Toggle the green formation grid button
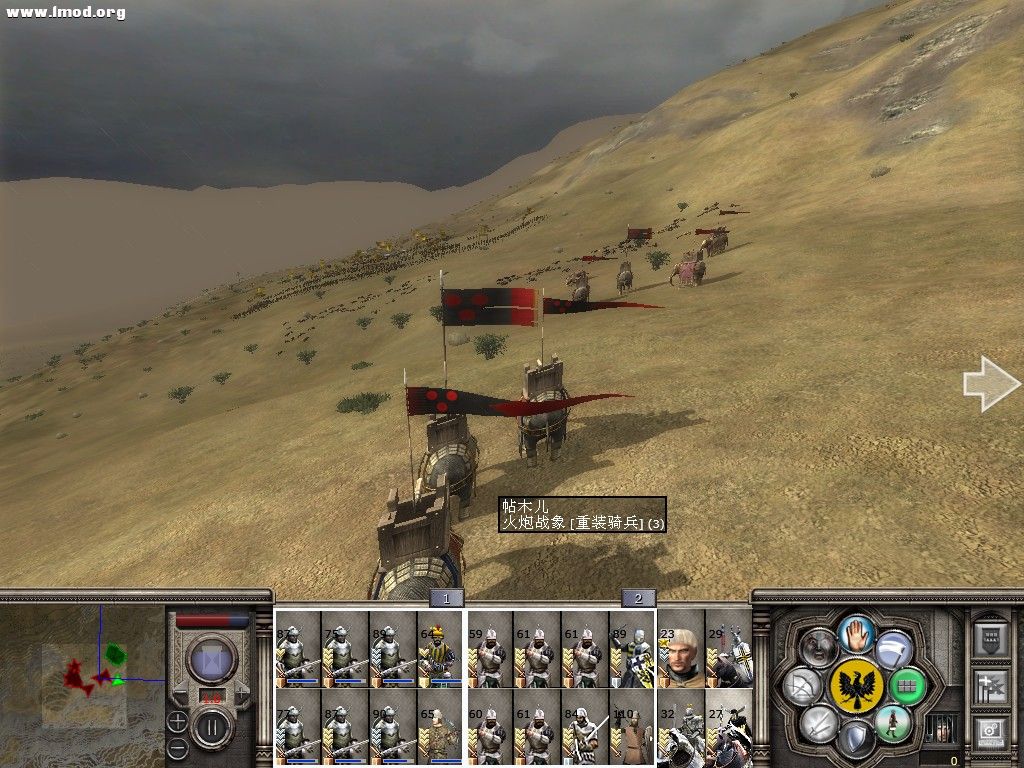Viewport: 1024px width, 768px height. [x=909, y=686]
